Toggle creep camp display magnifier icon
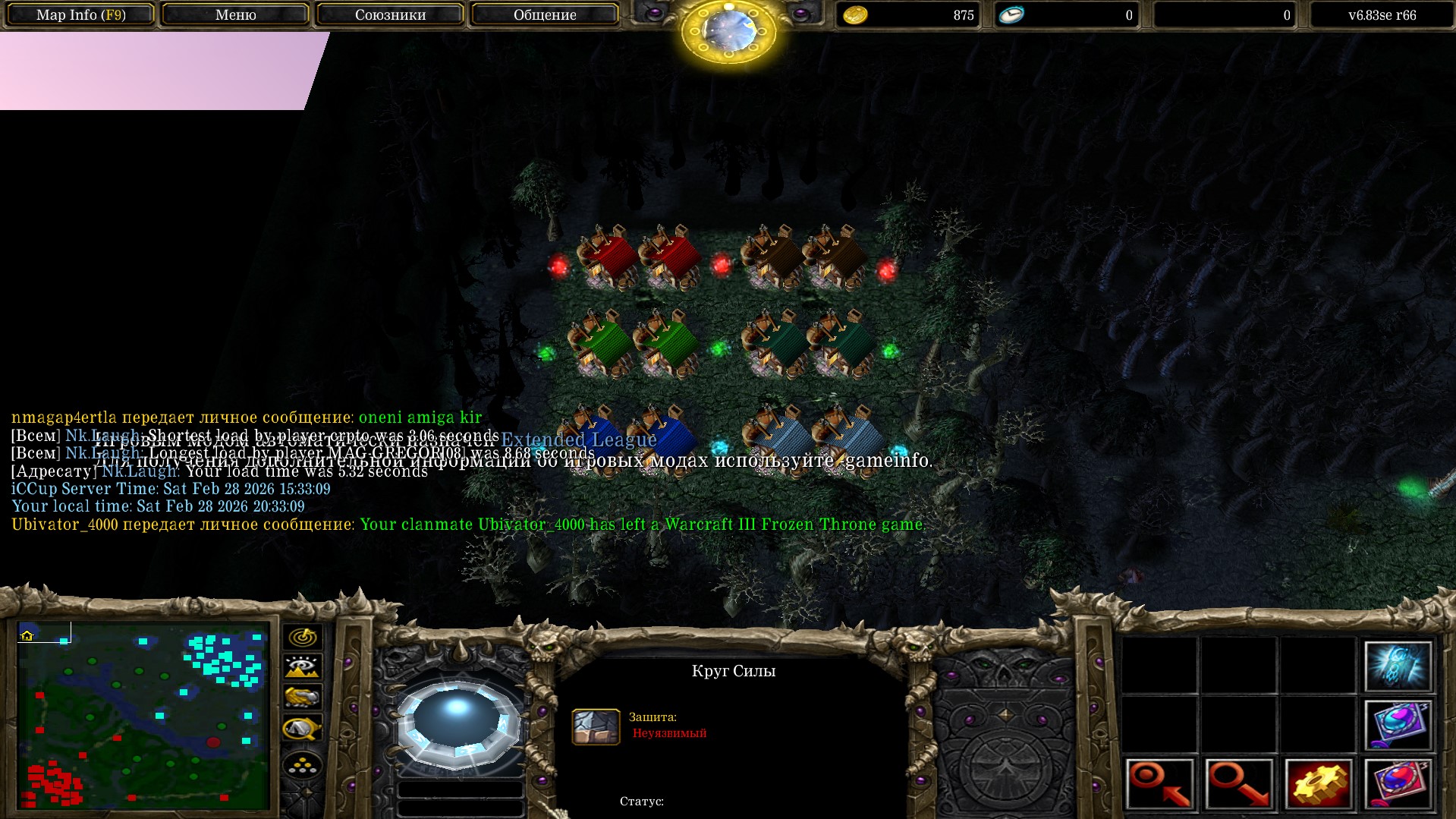This screenshot has width=1456, height=819. [302, 729]
